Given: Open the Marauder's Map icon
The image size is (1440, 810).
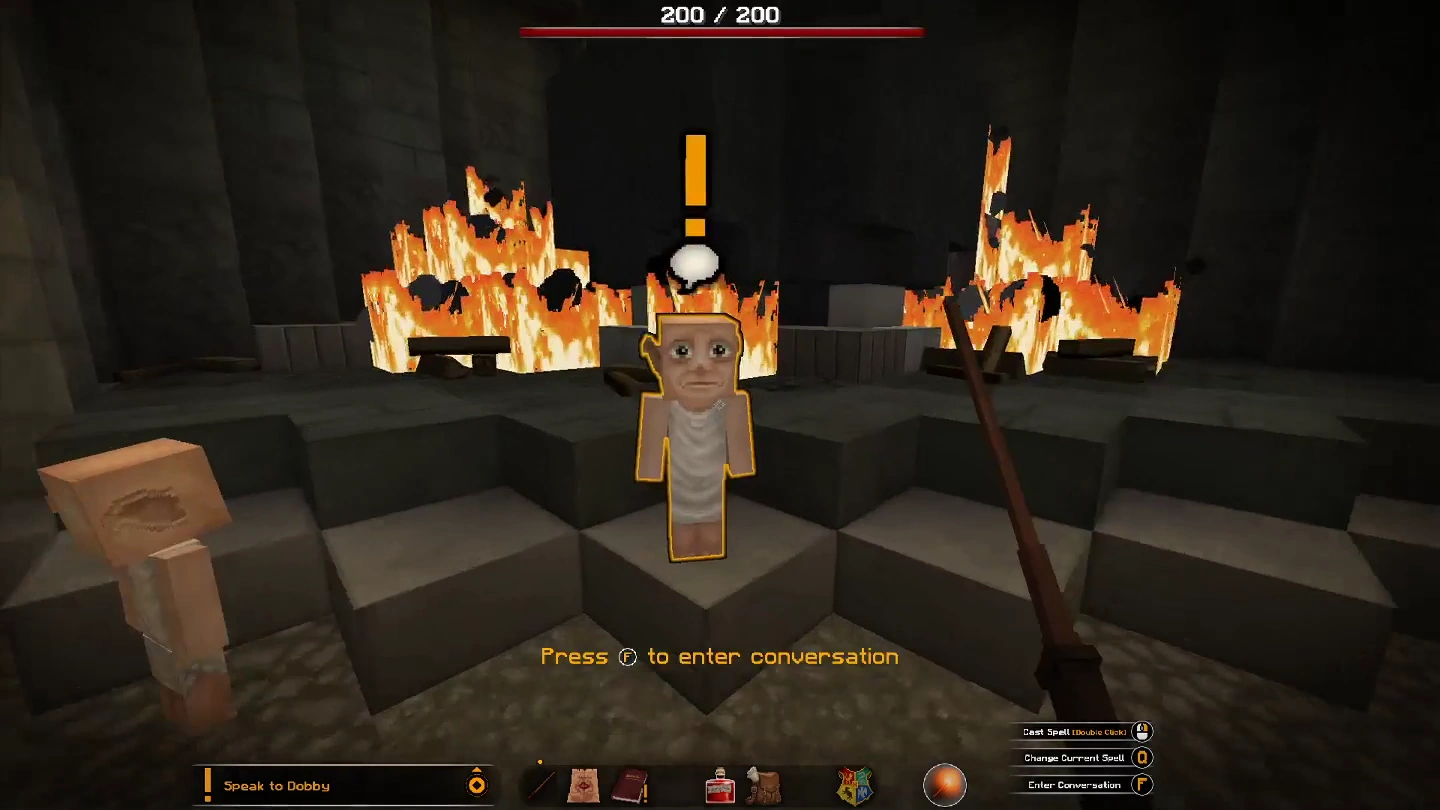Looking at the screenshot, I should click(585, 786).
